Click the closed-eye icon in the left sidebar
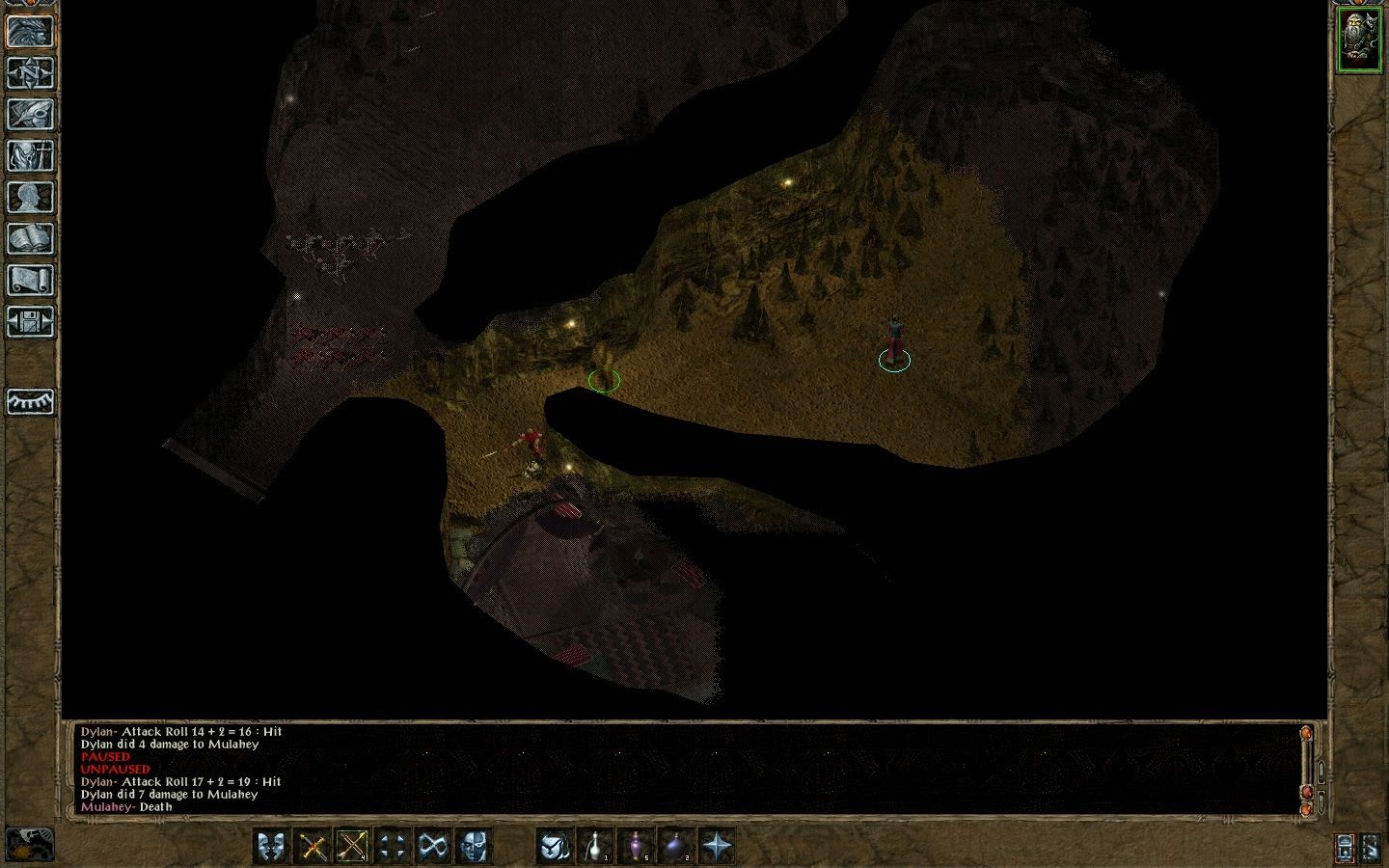This screenshot has height=868, width=1389. [x=30, y=401]
